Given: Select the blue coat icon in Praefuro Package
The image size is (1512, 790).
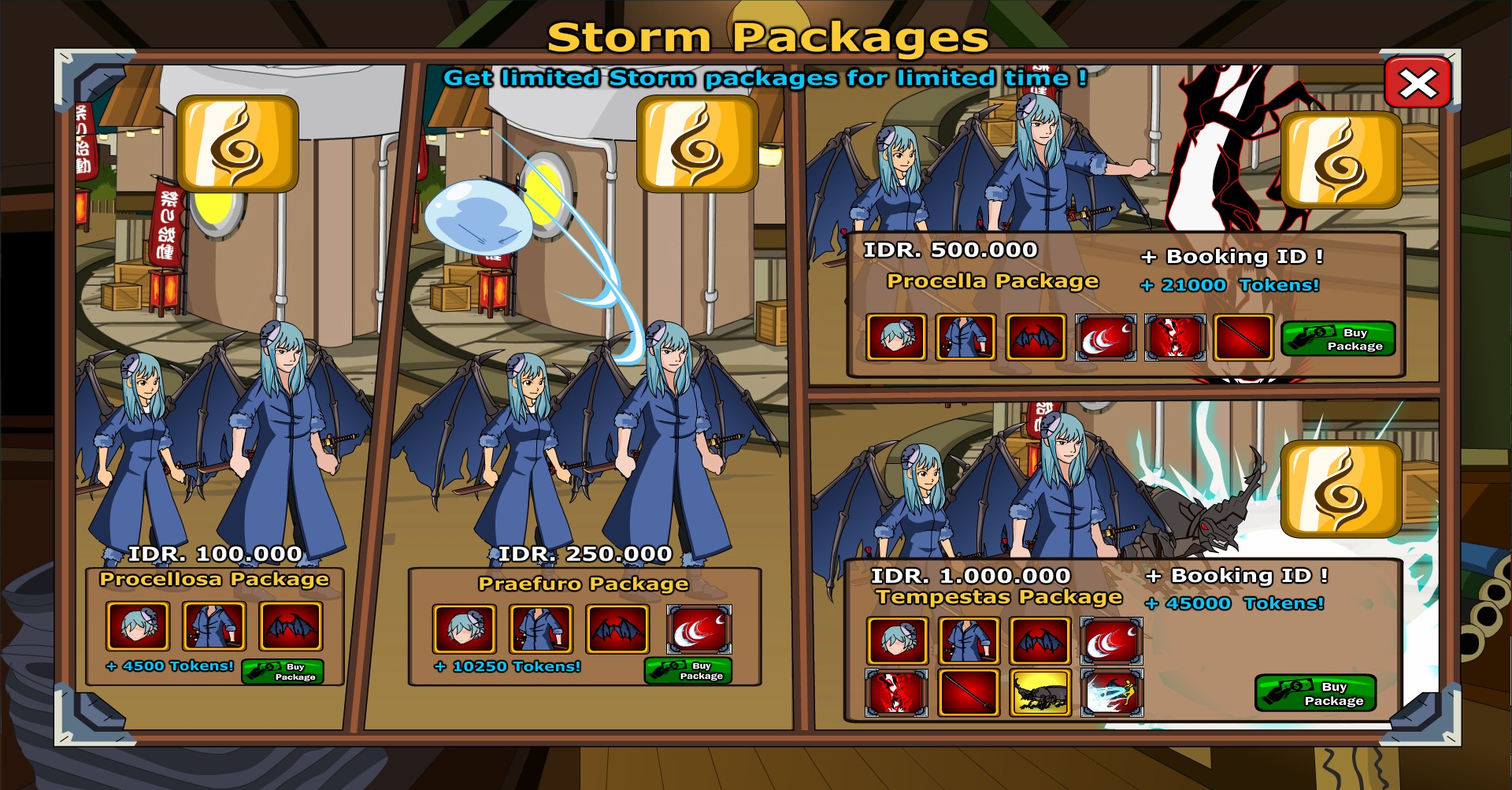Looking at the screenshot, I should pos(541,630).
